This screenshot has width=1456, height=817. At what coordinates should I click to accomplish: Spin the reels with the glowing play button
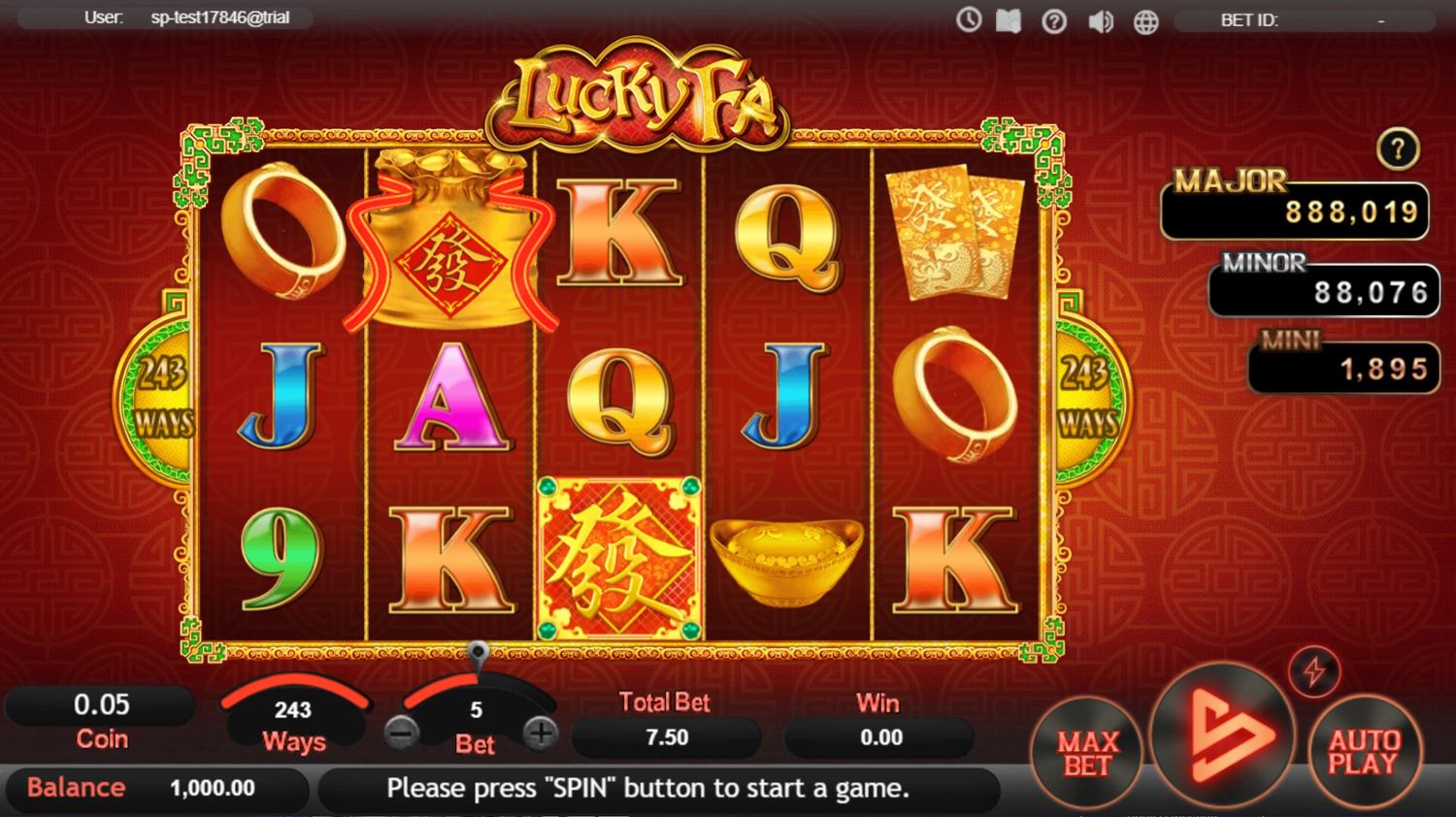[1223, 736]
